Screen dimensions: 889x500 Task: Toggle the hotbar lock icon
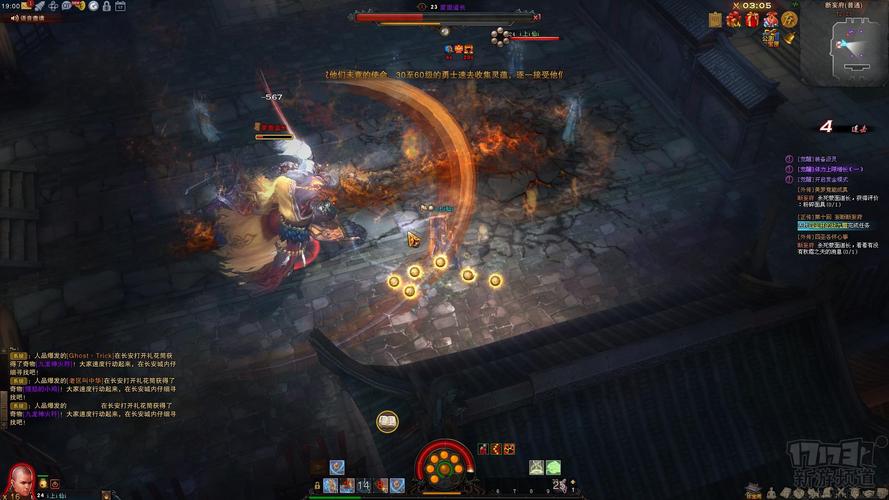(x=317, y=486)
